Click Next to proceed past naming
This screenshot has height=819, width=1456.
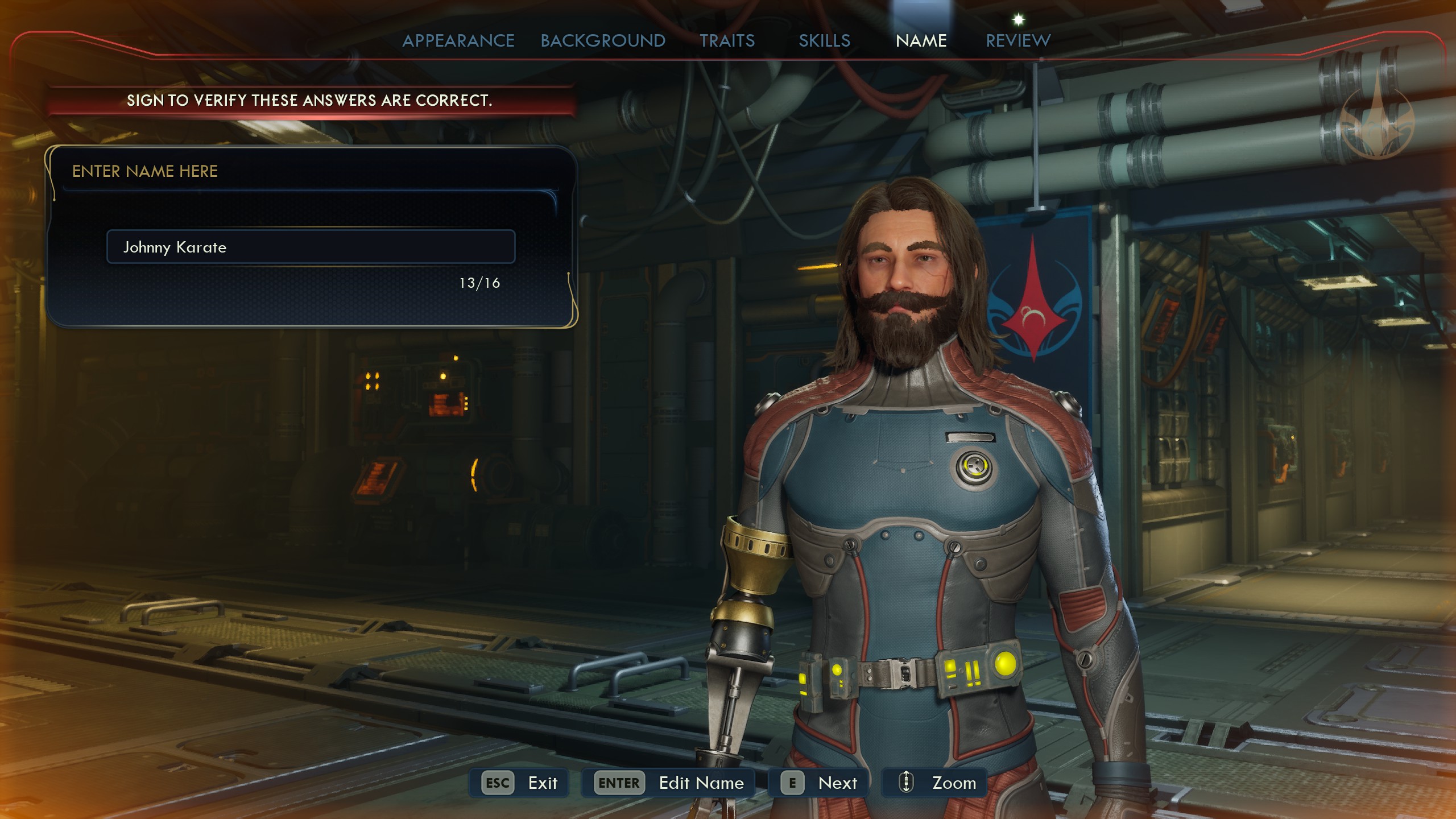(x=838, y=783)
